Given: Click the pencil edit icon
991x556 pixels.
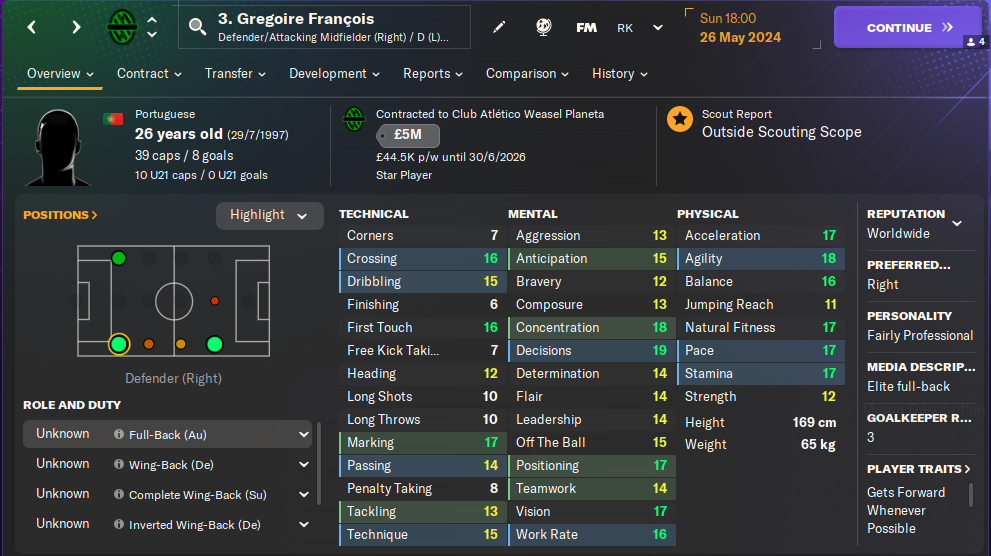Looking at the screenshot, I should tap(499, 27).
